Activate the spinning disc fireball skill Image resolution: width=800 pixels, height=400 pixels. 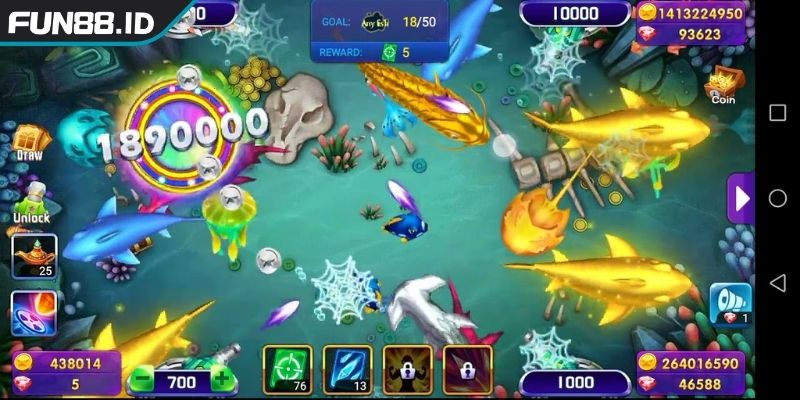(33, 311)
